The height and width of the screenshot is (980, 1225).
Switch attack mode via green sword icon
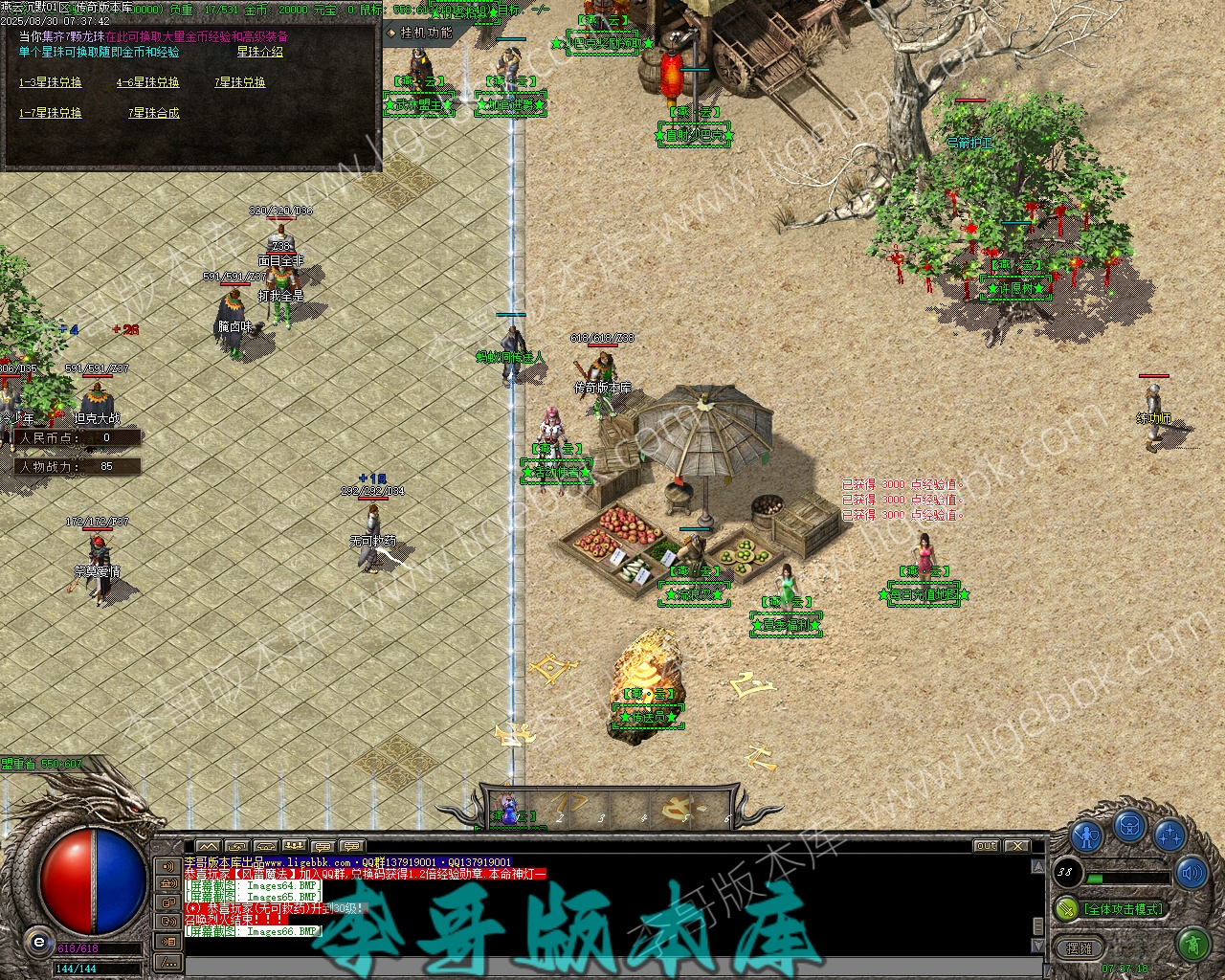[x=1066, y=908]
